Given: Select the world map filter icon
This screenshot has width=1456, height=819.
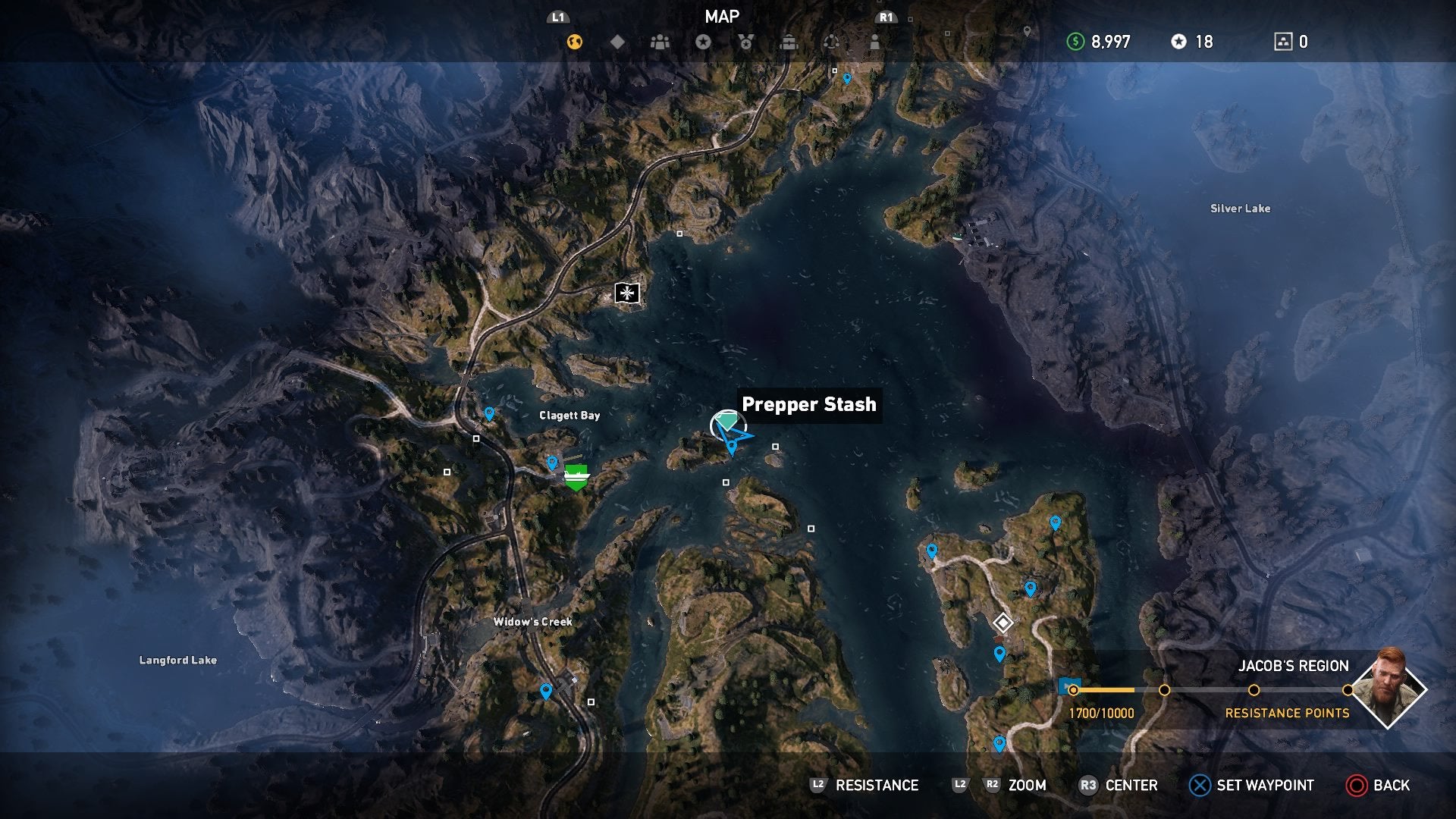Looking at the screenshot, I should tap(575, 42).
